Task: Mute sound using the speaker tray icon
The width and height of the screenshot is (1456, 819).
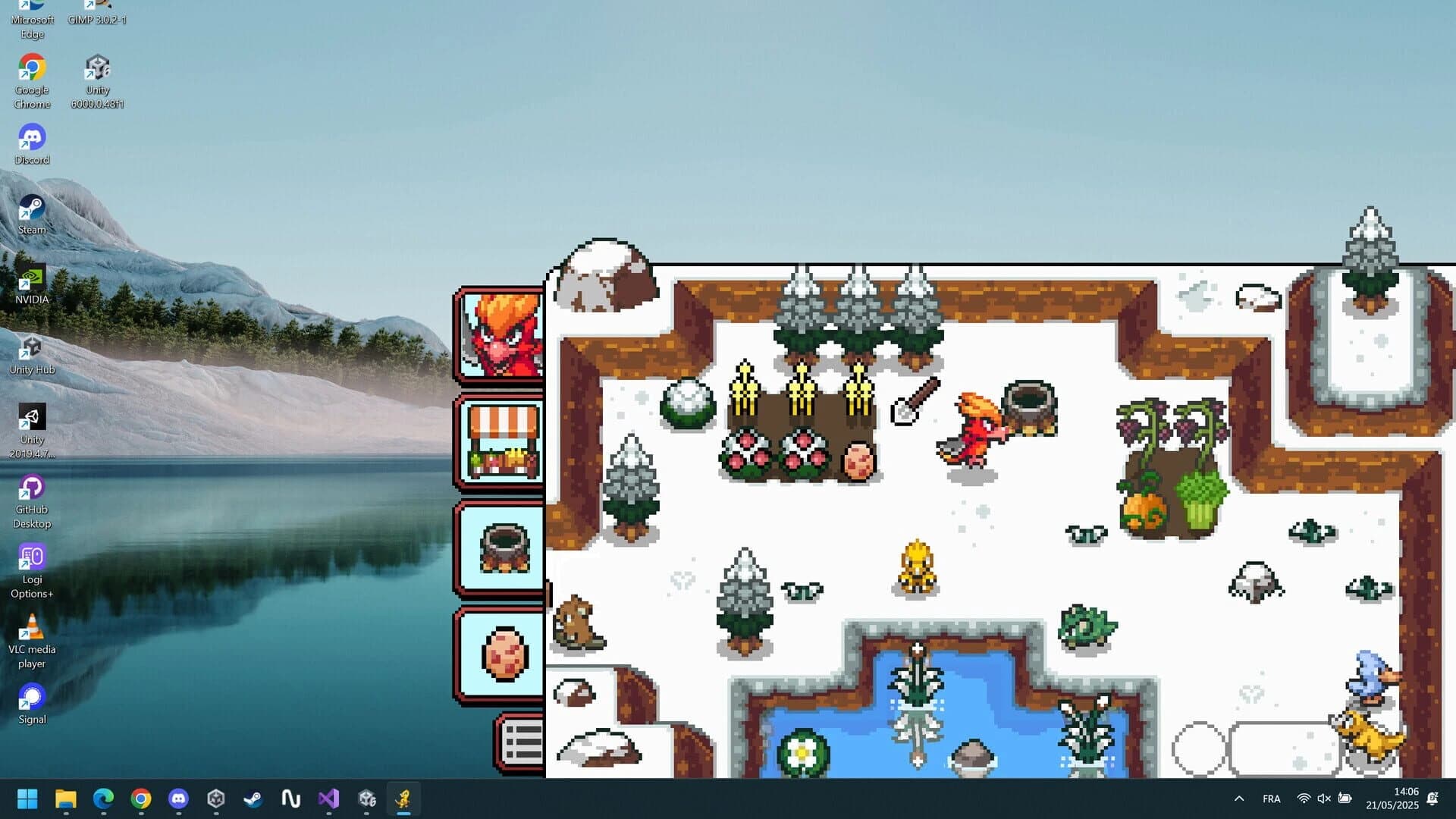Action: point(1324,799)
